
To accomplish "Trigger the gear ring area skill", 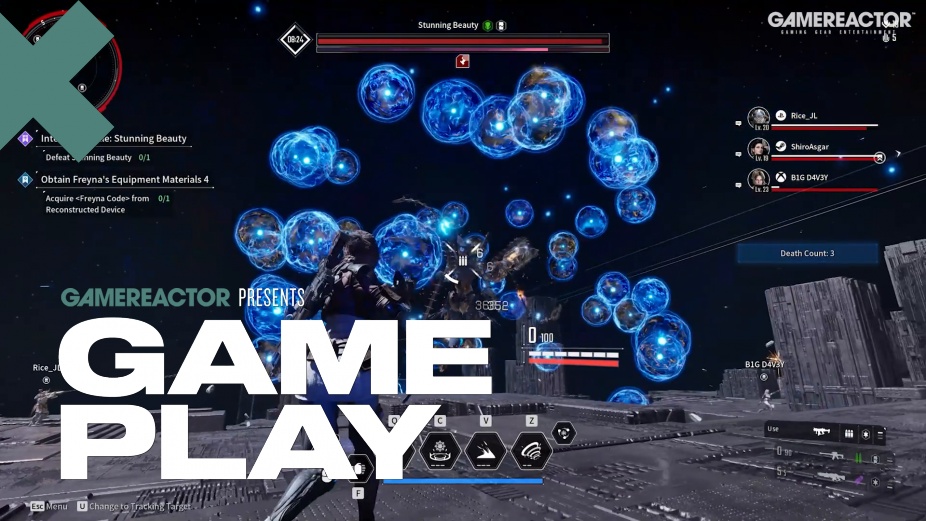I will 438,451.
